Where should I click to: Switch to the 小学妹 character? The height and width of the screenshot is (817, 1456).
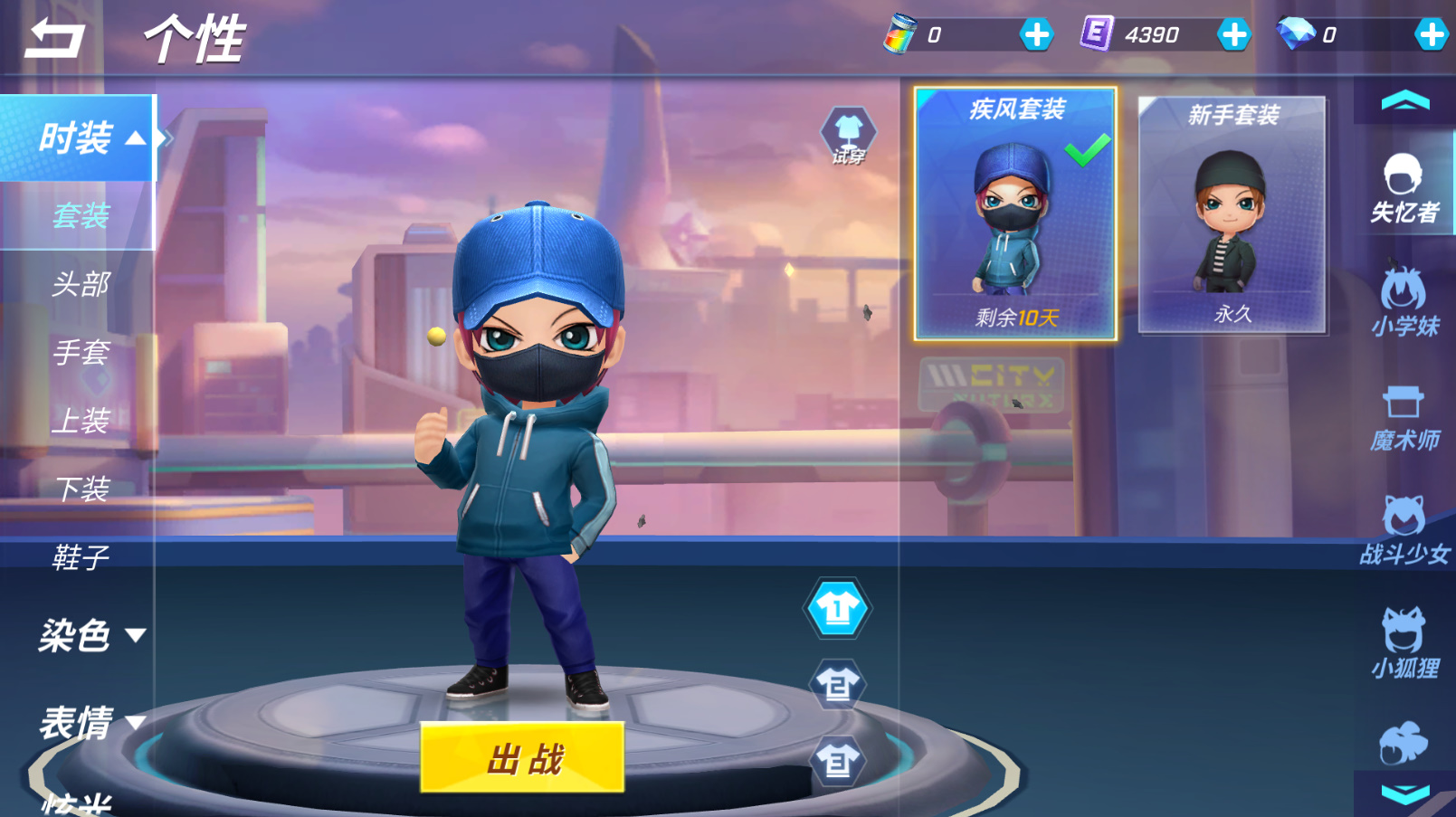tap(1404, 303)
